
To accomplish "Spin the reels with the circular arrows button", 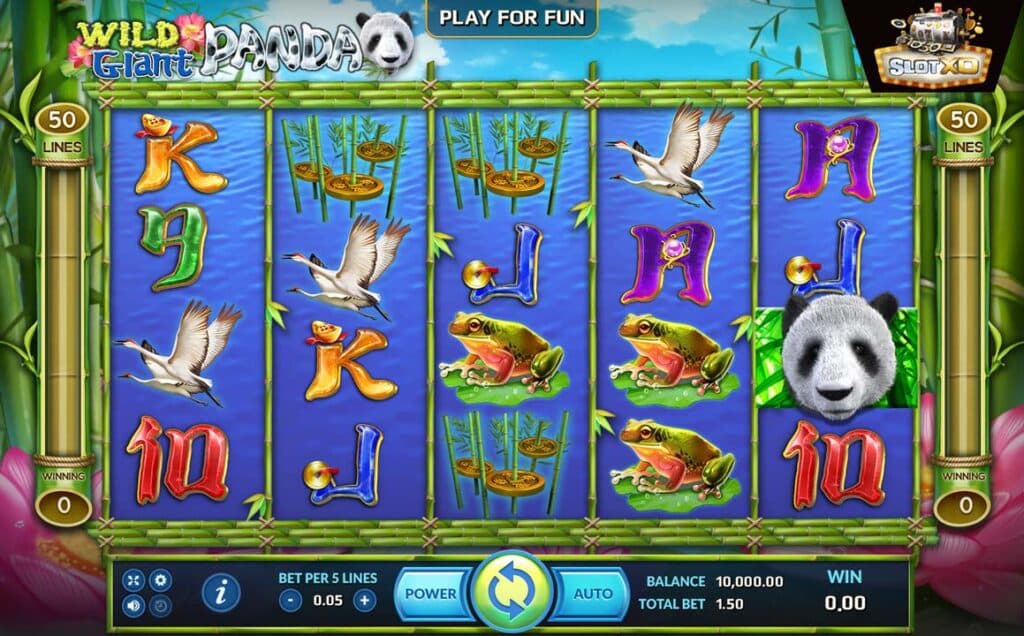I will point(512,592).
